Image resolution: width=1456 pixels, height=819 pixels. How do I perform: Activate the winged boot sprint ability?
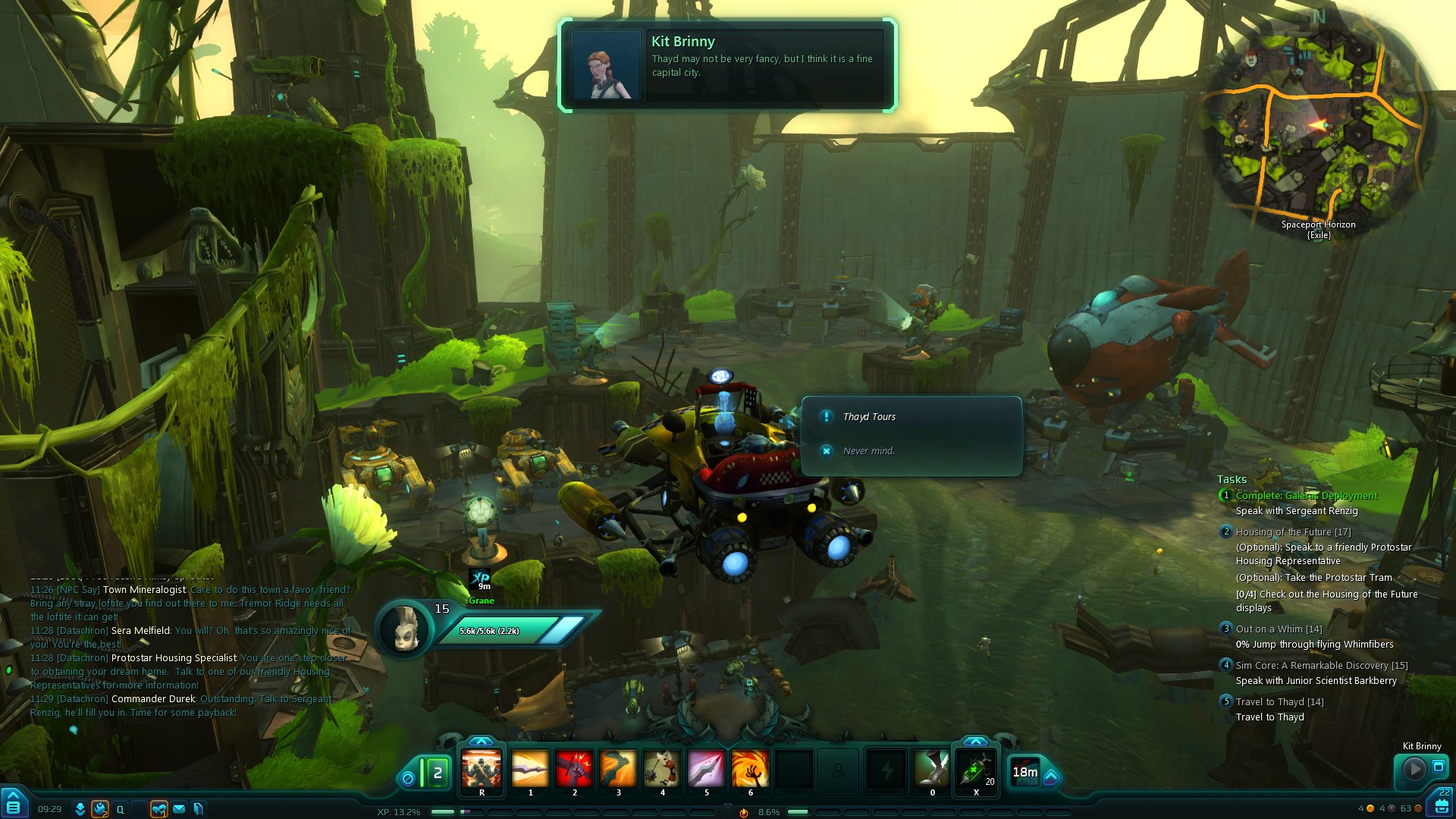(x=932, y=769)
